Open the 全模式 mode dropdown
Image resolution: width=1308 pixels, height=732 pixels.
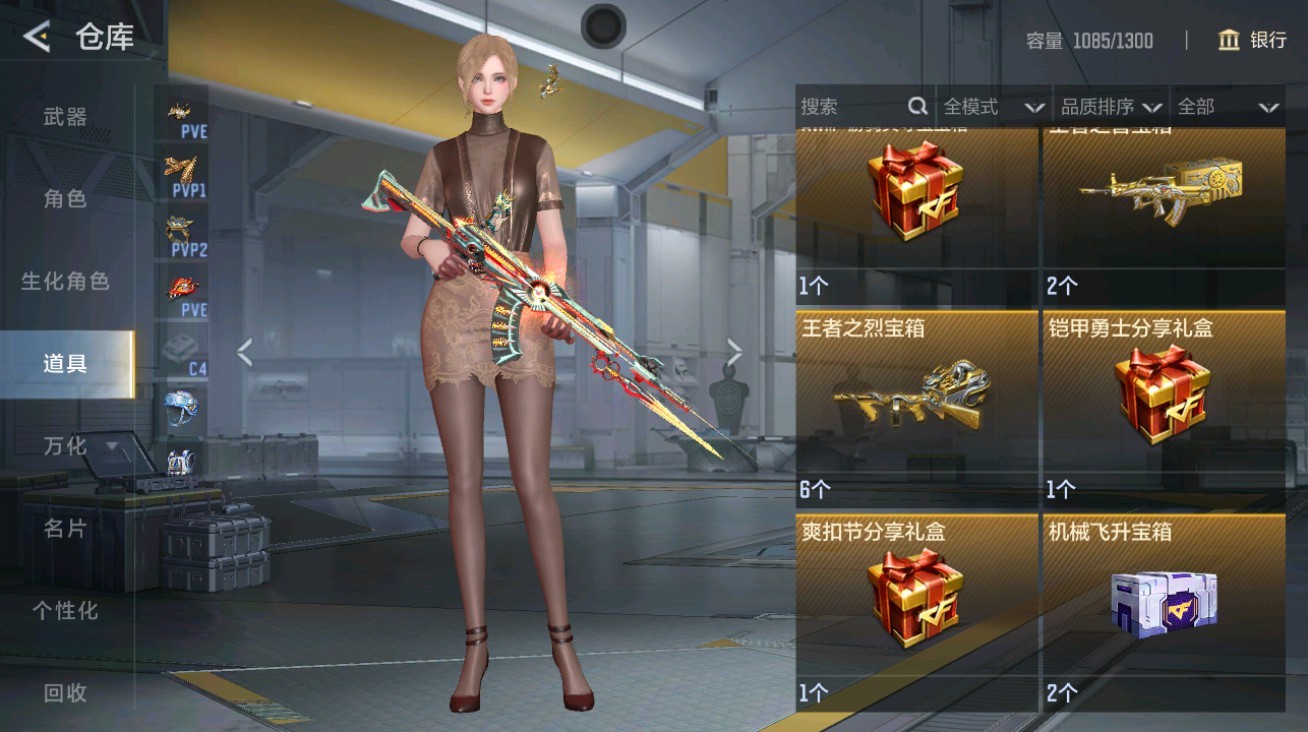[x=989, y=106]
